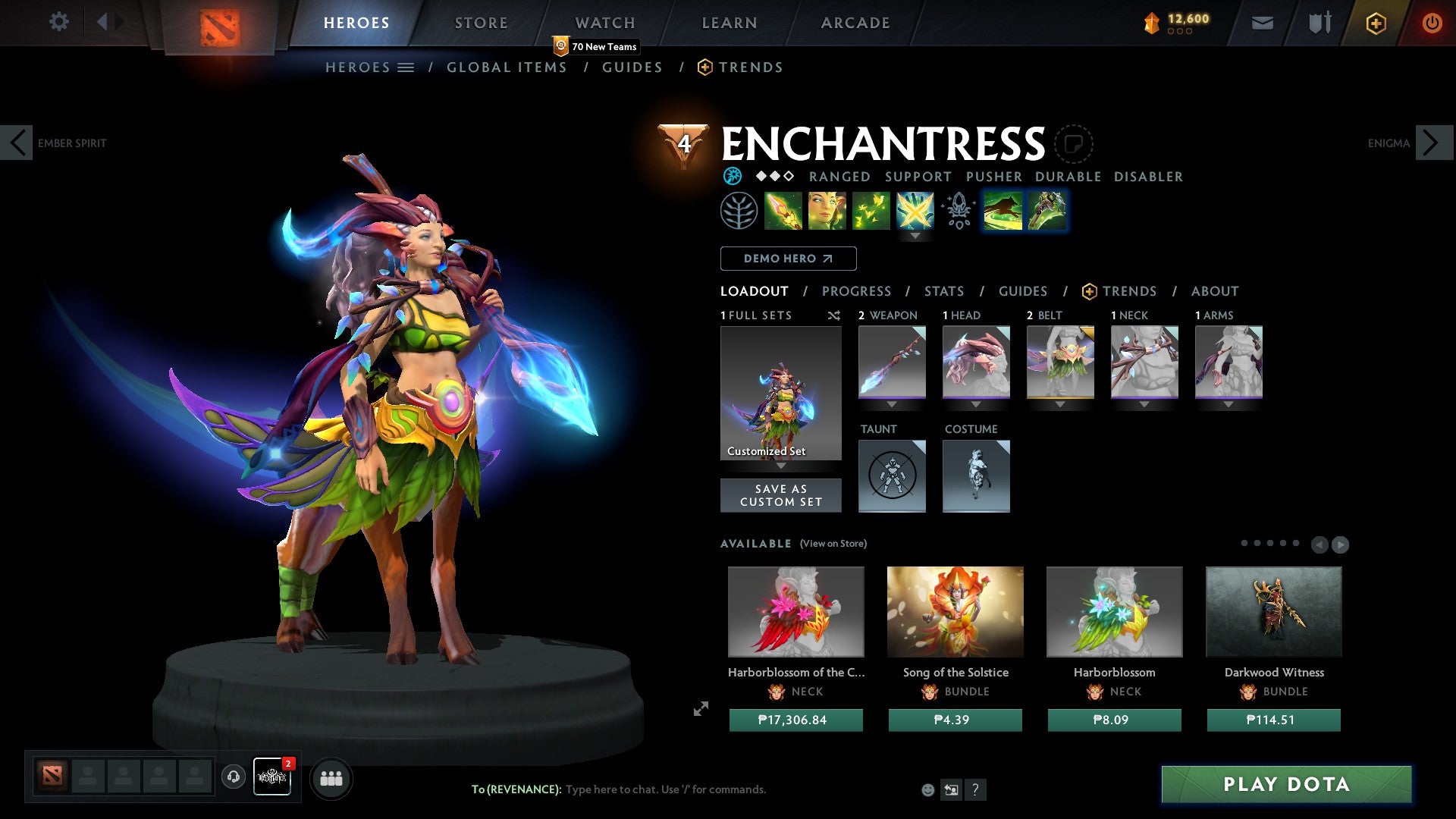Click the Dota Plus hexagon icon

click(x=1375, y=23)
